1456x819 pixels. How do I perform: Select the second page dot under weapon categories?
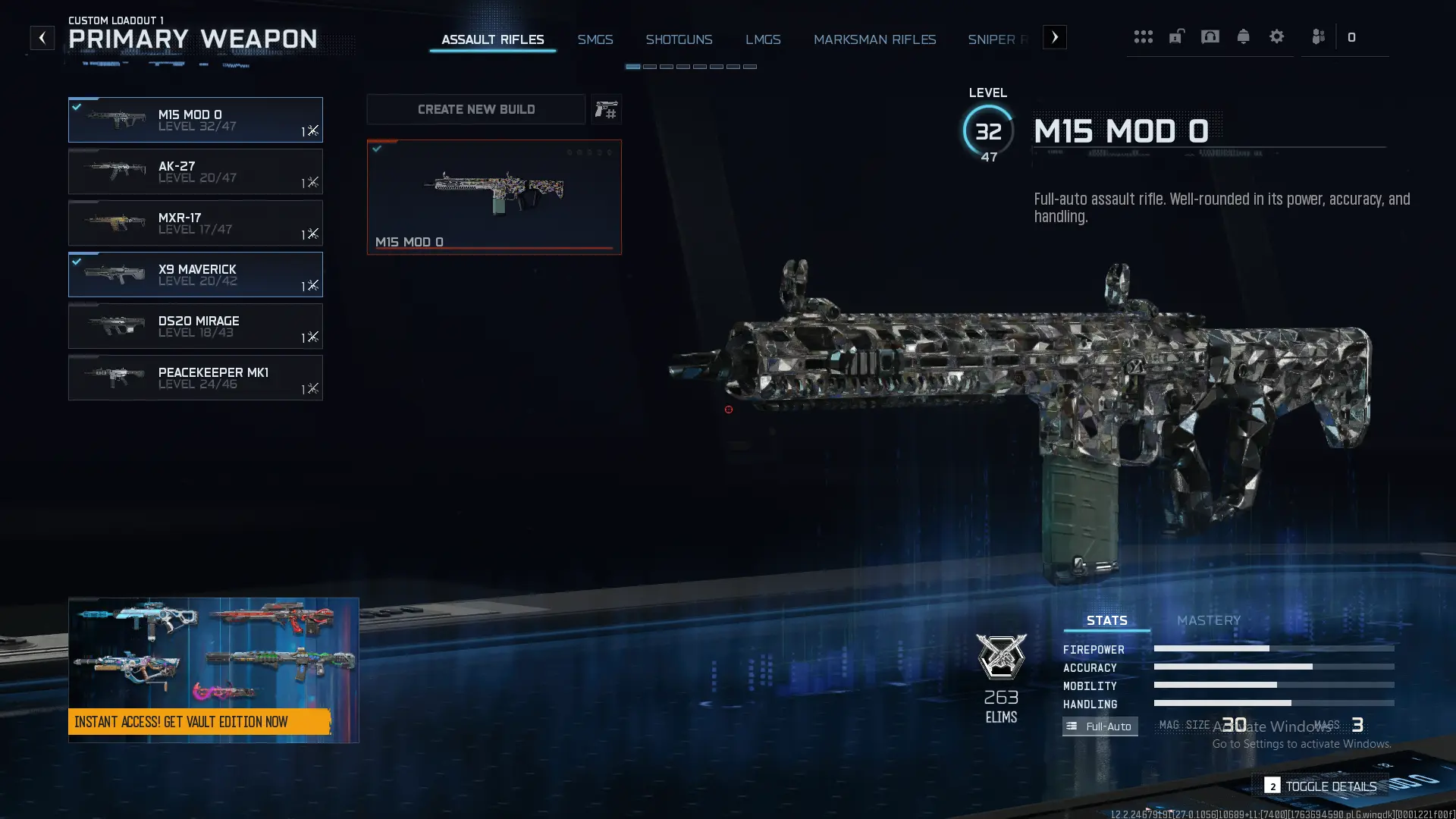point(650,67)
